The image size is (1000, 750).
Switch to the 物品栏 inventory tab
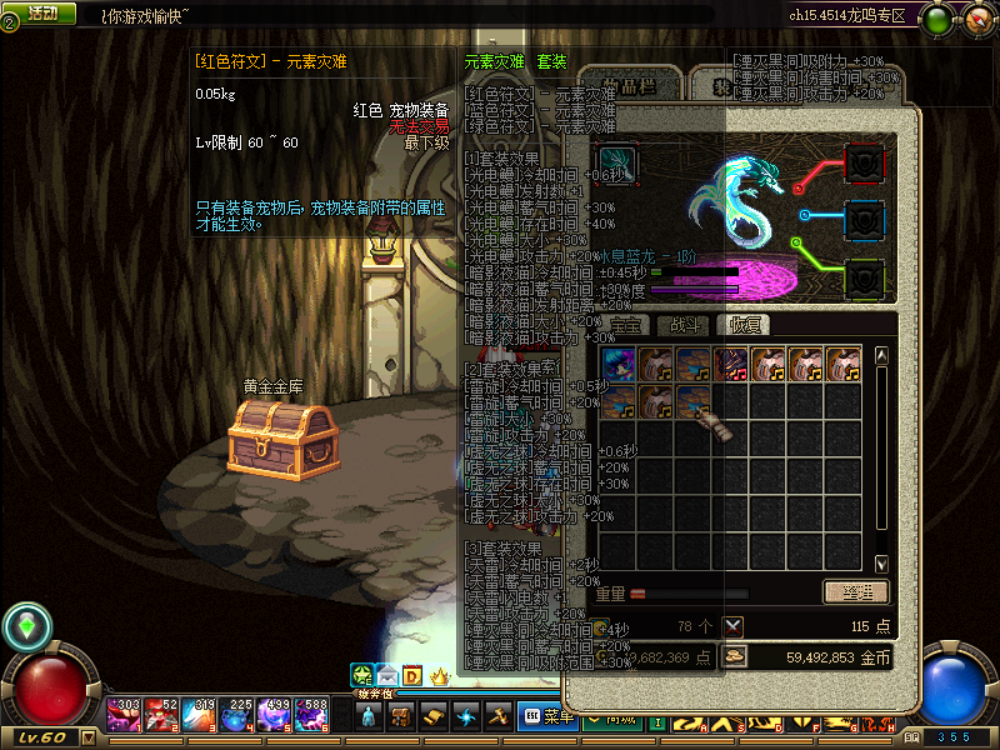[632, 85]
